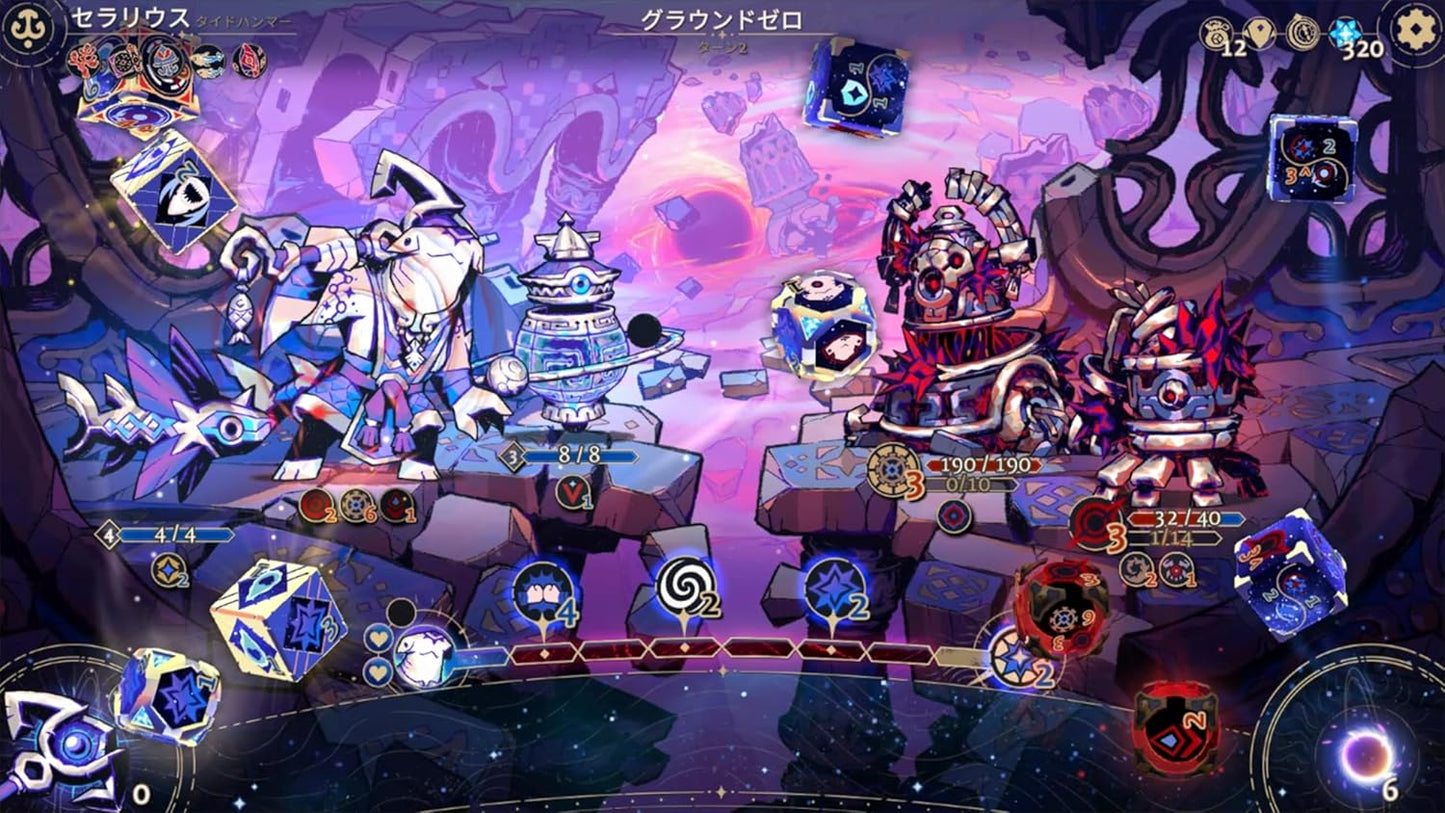Inspect the twin fish relic icon
This screenshot has height=813, width=1445.
click(208, 61)
